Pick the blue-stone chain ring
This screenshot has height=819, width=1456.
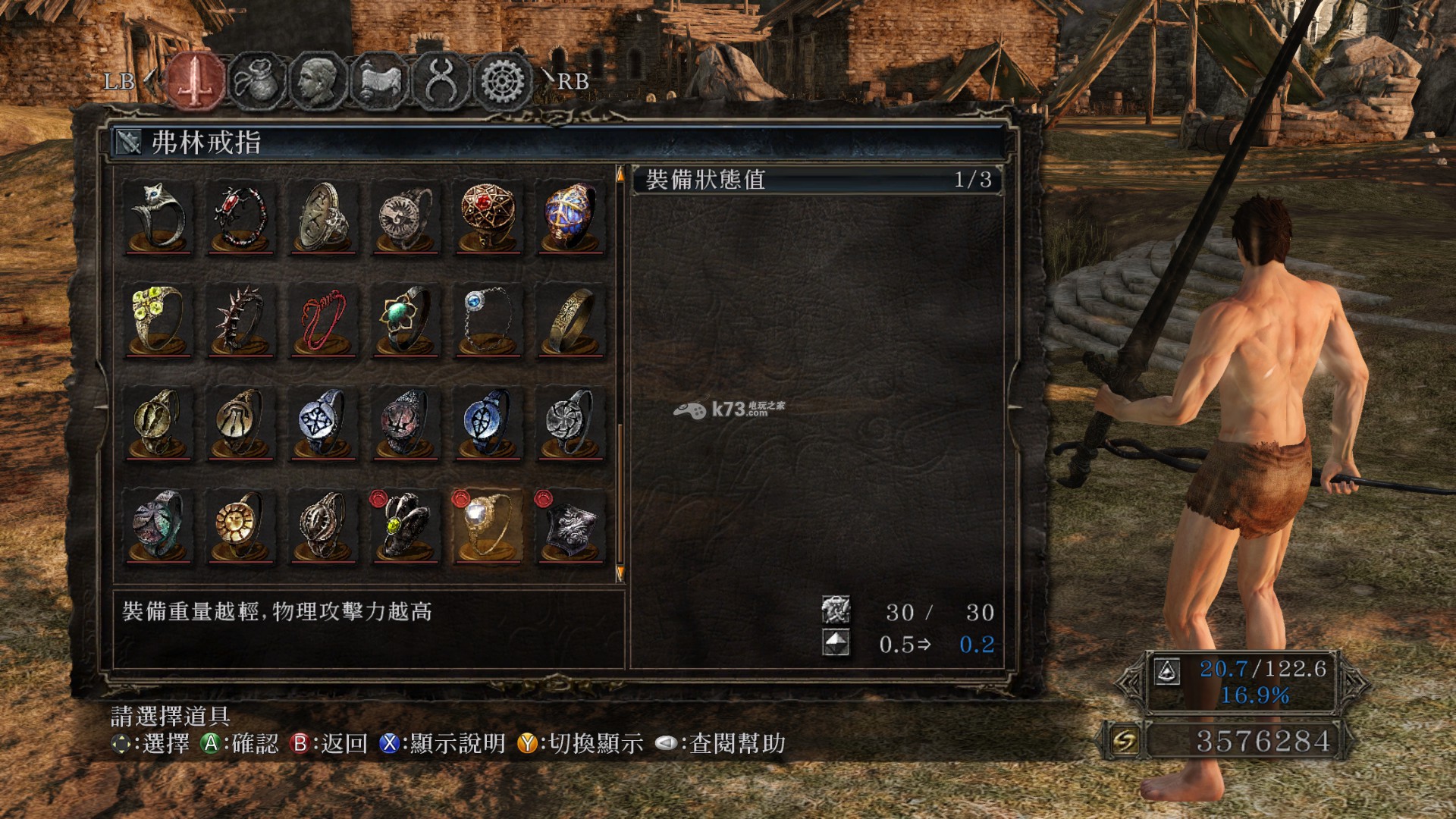[x=488, y=320]
